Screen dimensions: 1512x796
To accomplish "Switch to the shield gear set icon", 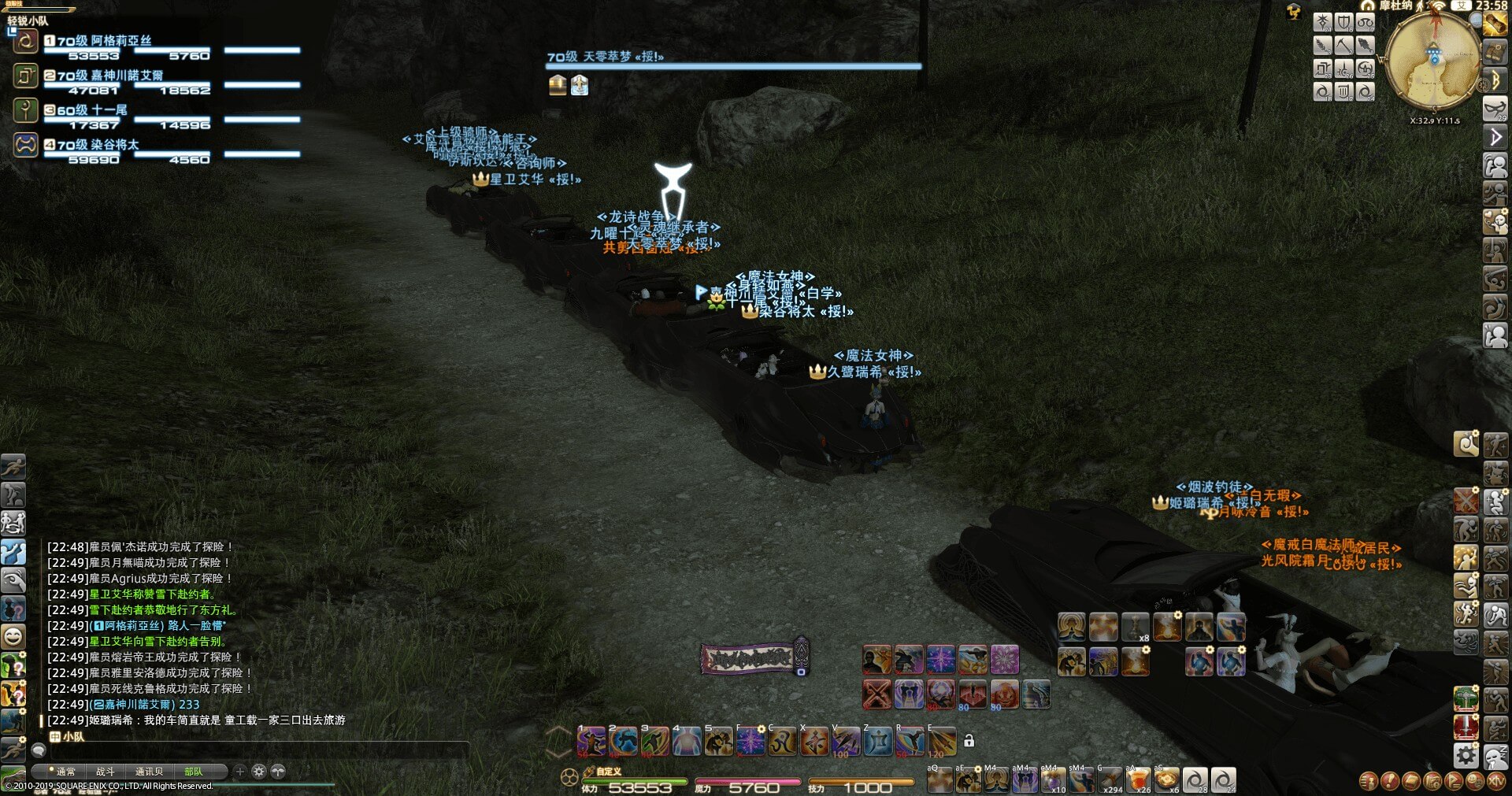I will tap(1343, 23).
